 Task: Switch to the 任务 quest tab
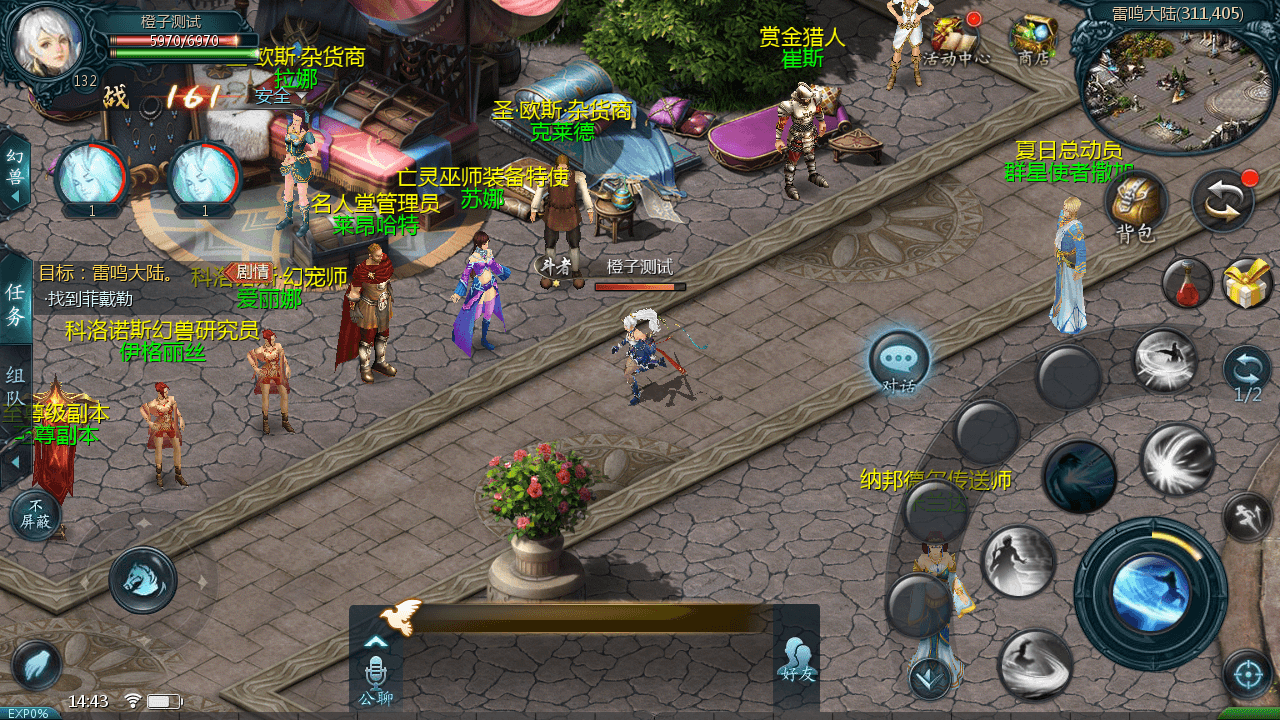coord(15,304)
